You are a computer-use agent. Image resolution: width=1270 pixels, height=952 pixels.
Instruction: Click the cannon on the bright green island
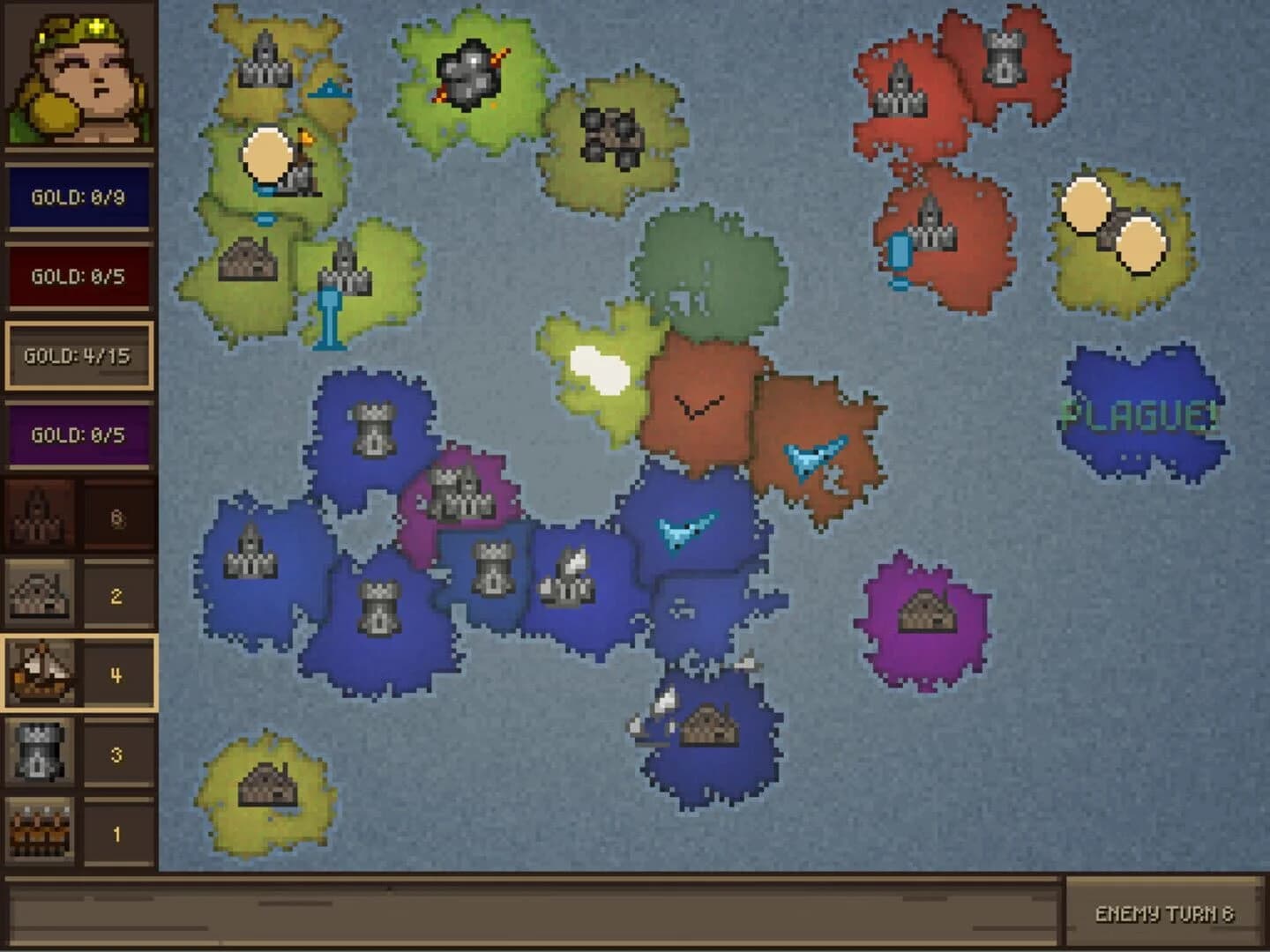469,73
